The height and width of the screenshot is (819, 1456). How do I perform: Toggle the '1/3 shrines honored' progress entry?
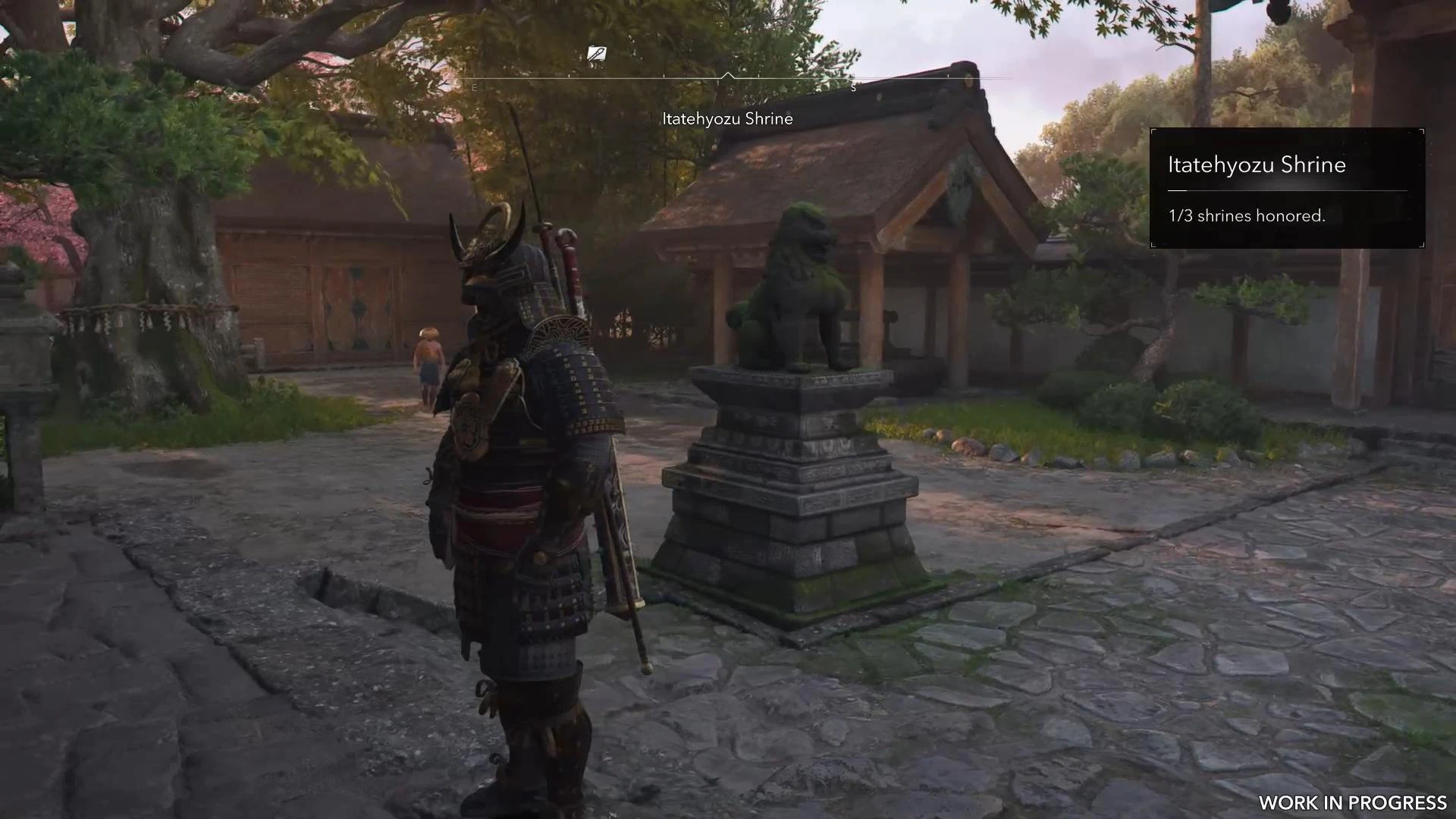[x=1247, y=215]
